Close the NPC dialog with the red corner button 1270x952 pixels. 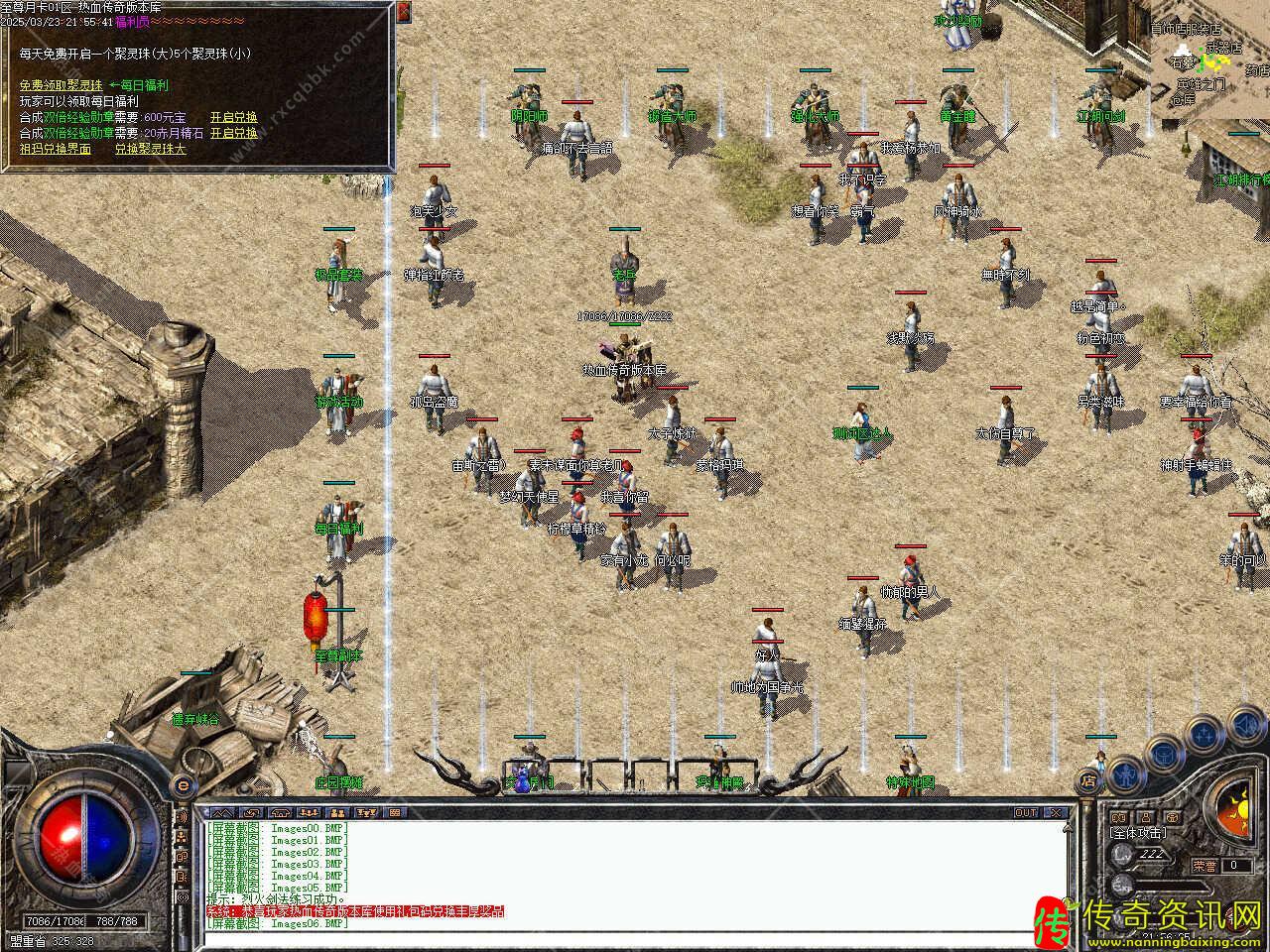403,11
